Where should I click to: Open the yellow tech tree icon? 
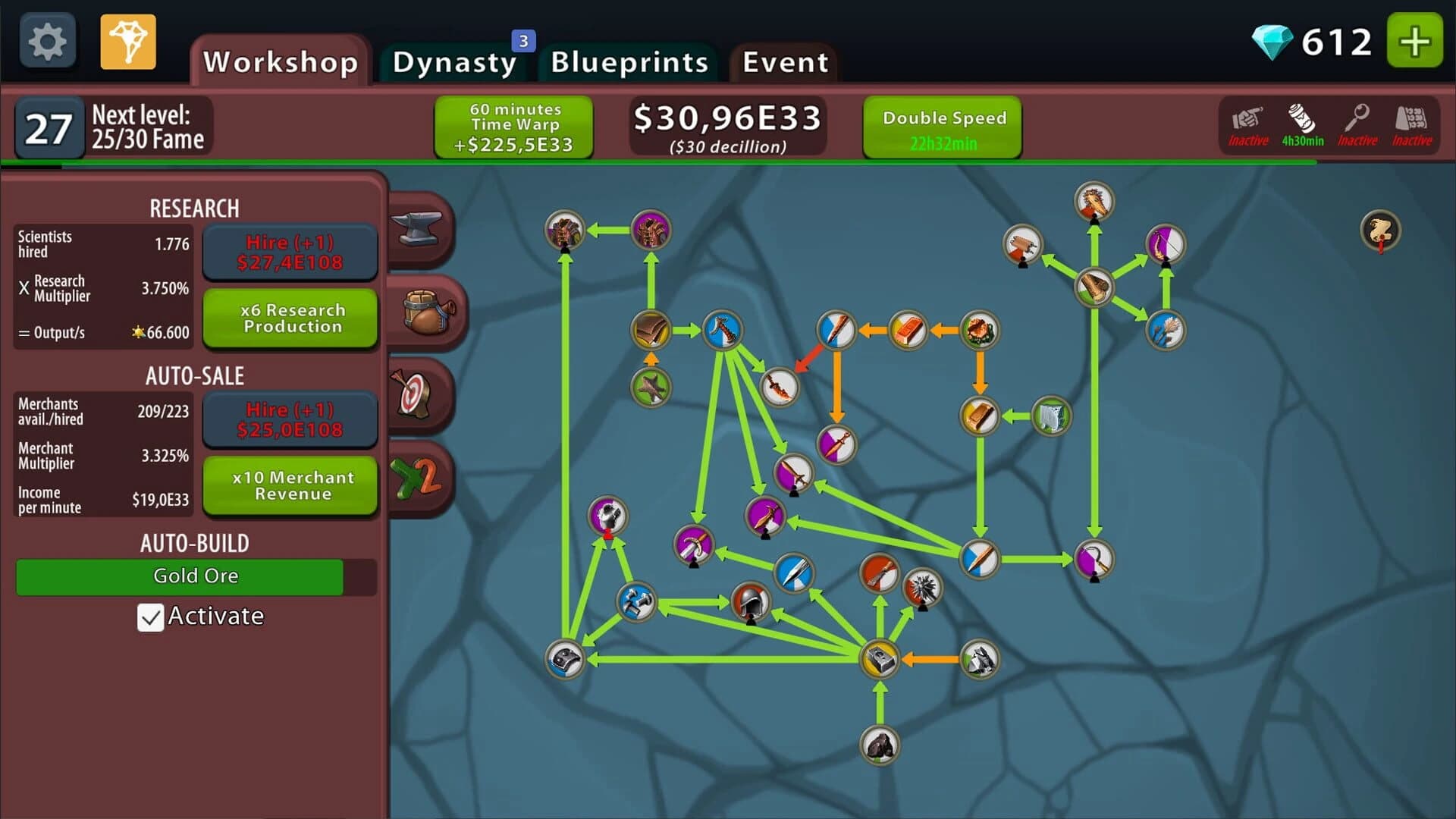[127, 41]
